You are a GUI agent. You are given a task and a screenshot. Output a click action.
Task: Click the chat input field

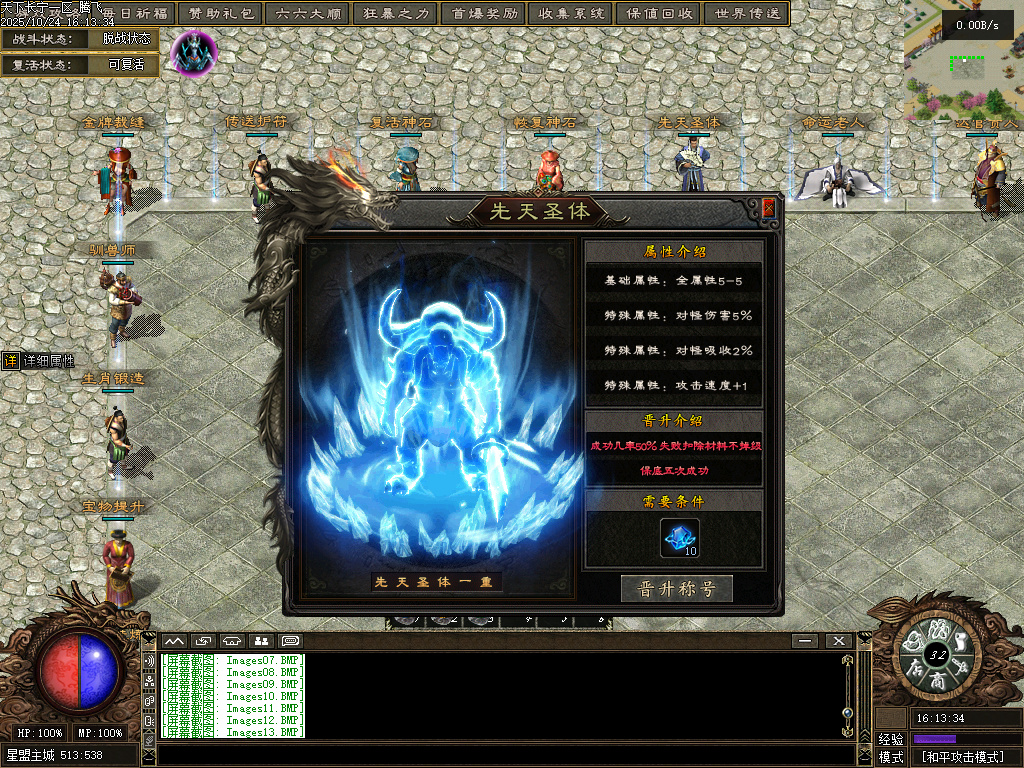[x=500, y=754]
